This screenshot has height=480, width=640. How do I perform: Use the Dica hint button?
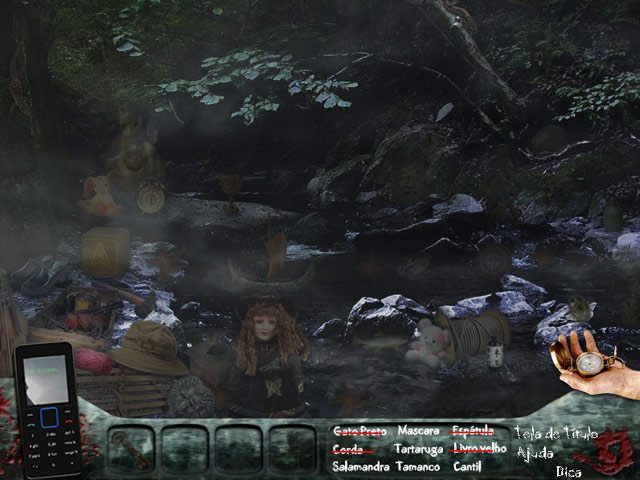(568, 471)
